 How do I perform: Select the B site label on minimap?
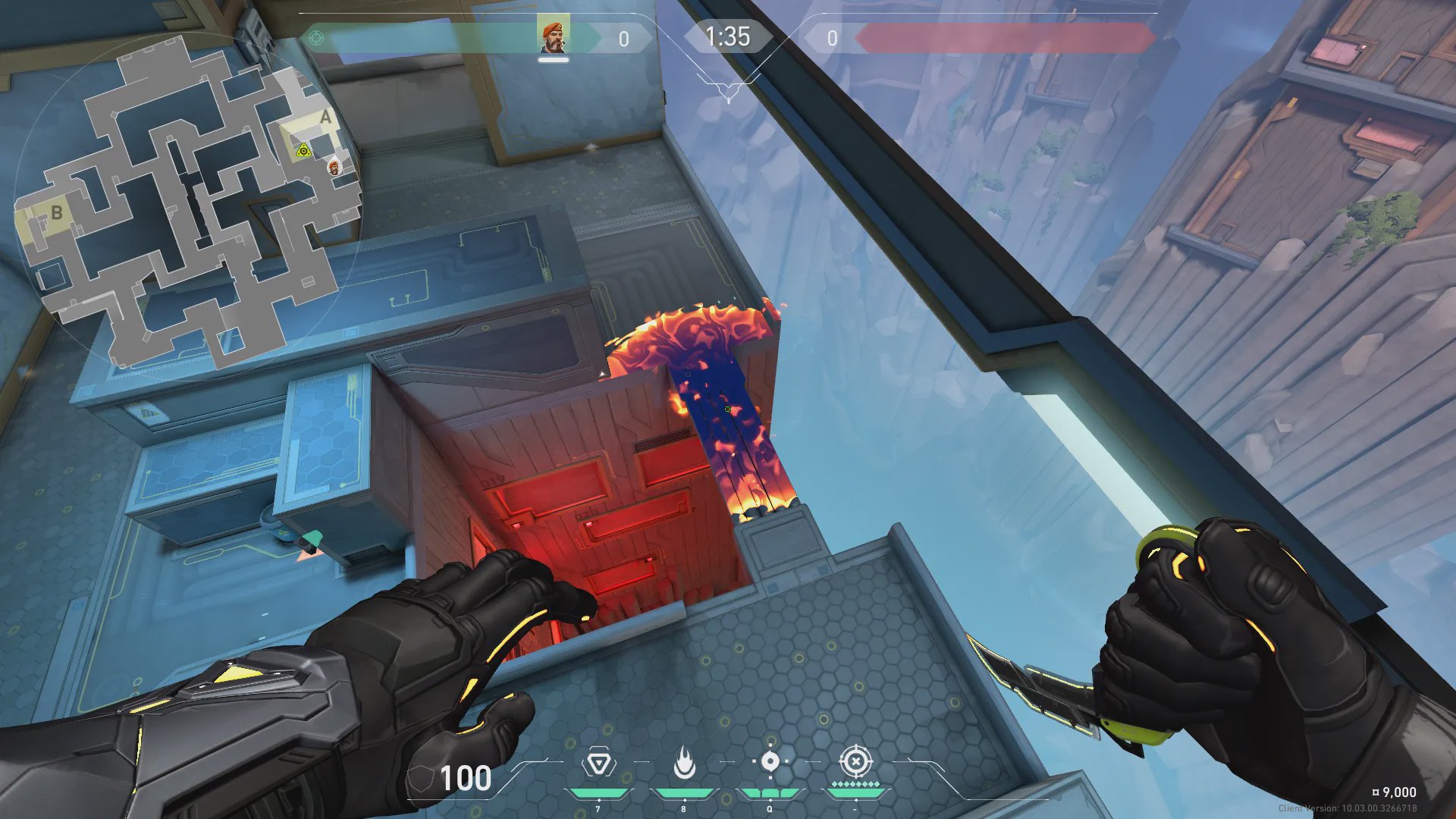coord(56,213)
